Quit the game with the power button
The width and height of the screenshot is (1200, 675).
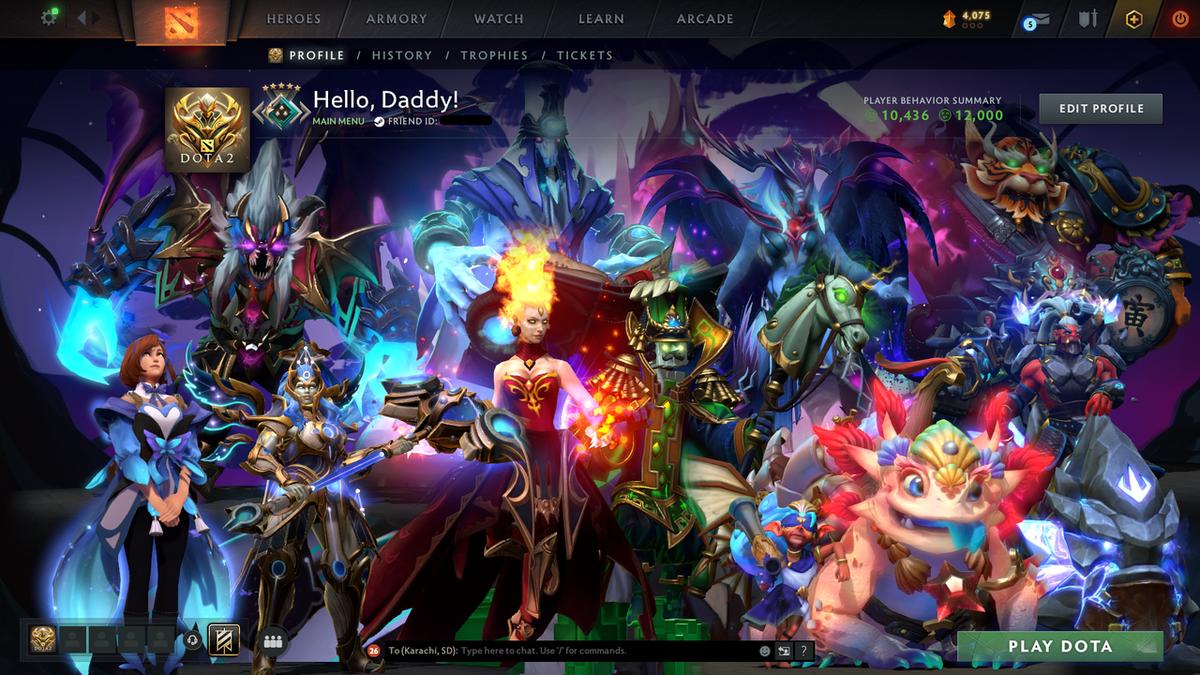click(x=1180, y=19)
